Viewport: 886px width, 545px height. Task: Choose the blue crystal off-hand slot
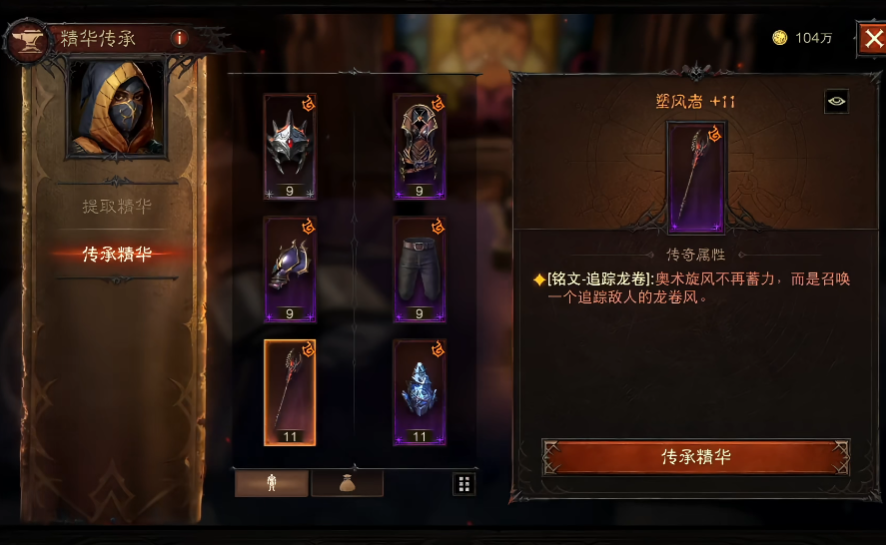[x=419, y=392]
